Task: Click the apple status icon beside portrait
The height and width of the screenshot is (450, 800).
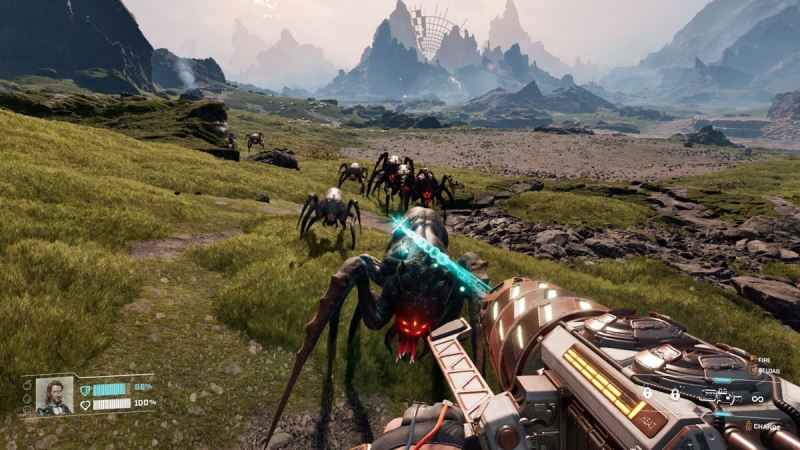Action: click(x=27, y=385)
